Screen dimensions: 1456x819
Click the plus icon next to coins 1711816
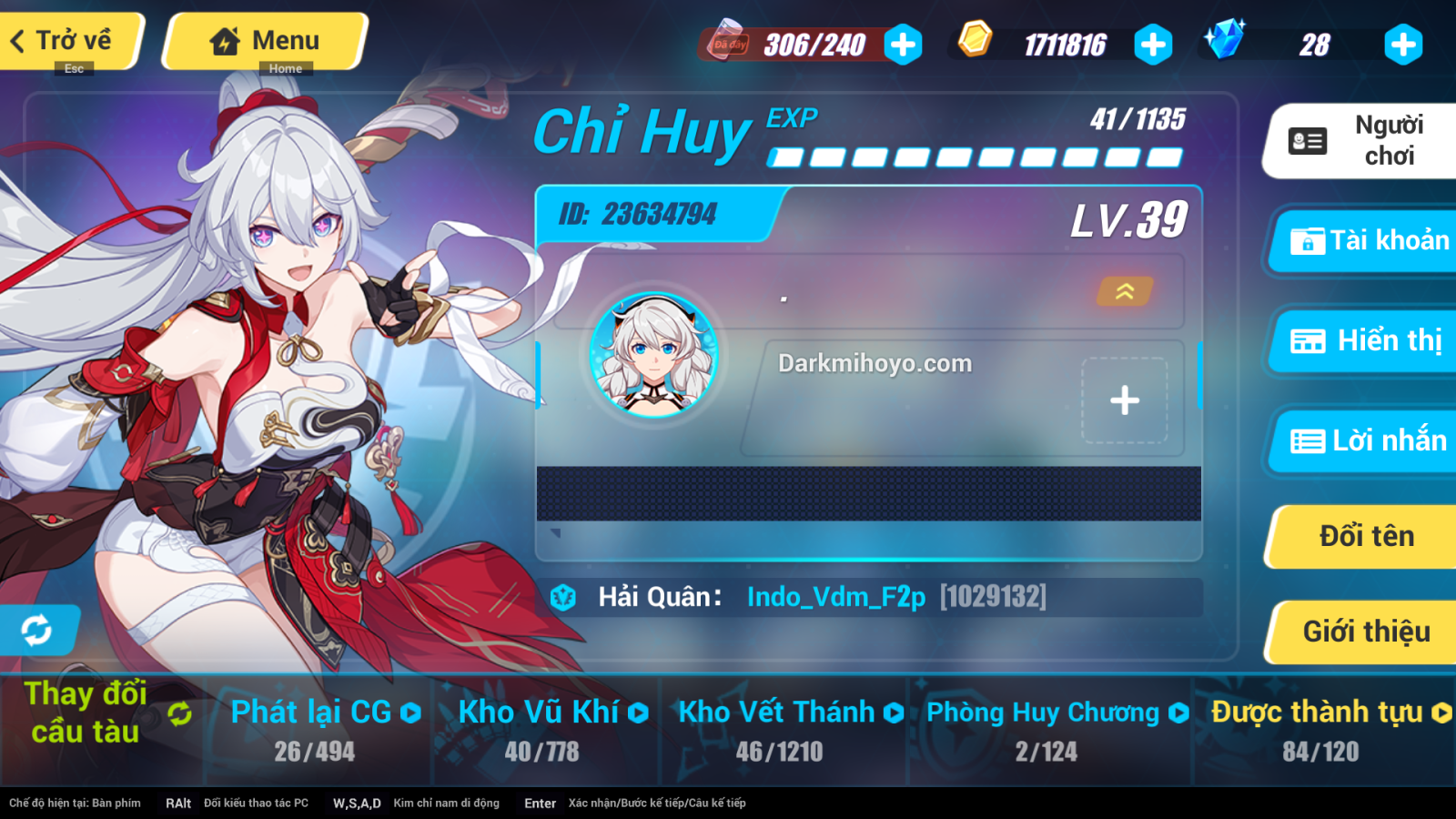tap(1153, 43)
